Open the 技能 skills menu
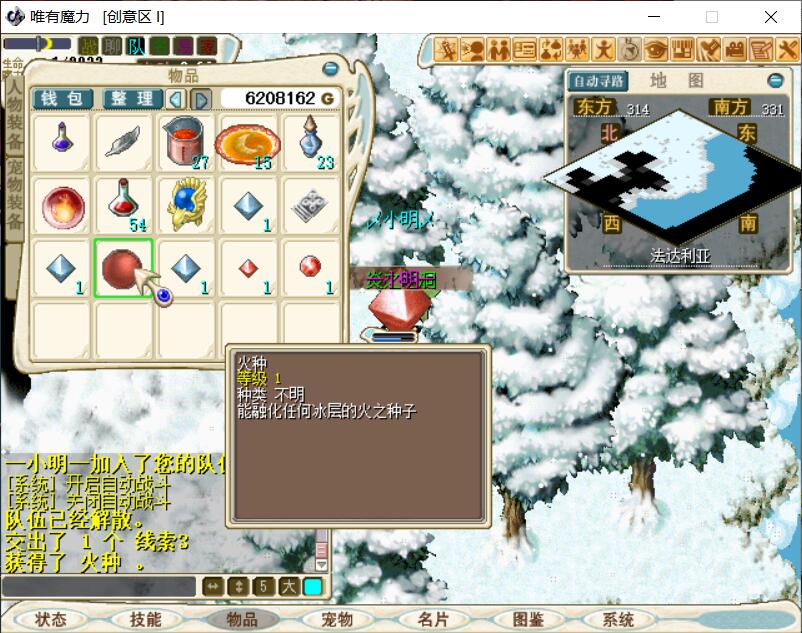Viewport: 802px width, 633px height. click(x=146, y=620)
